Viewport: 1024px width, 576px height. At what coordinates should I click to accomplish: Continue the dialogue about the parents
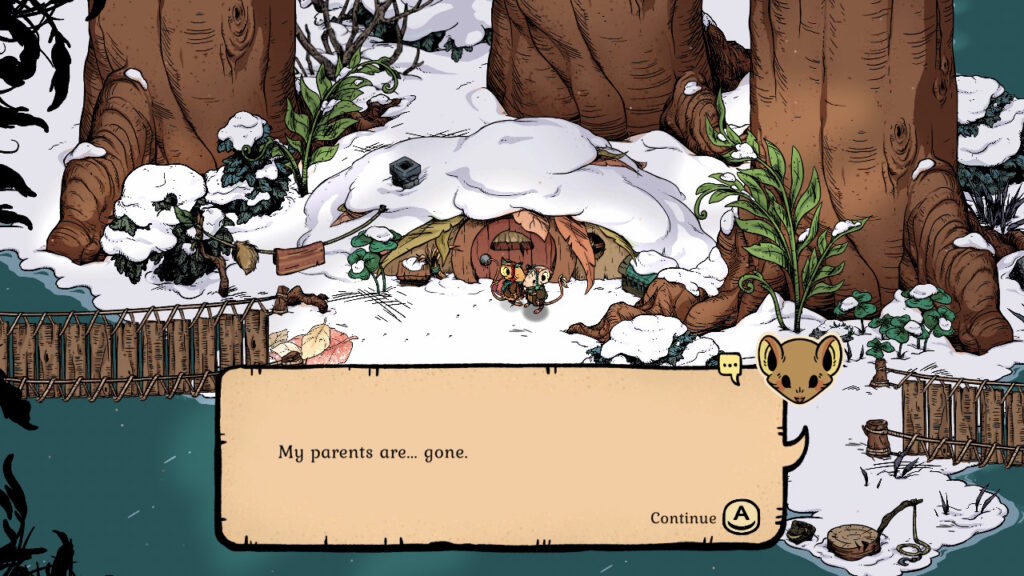(741, 516)
